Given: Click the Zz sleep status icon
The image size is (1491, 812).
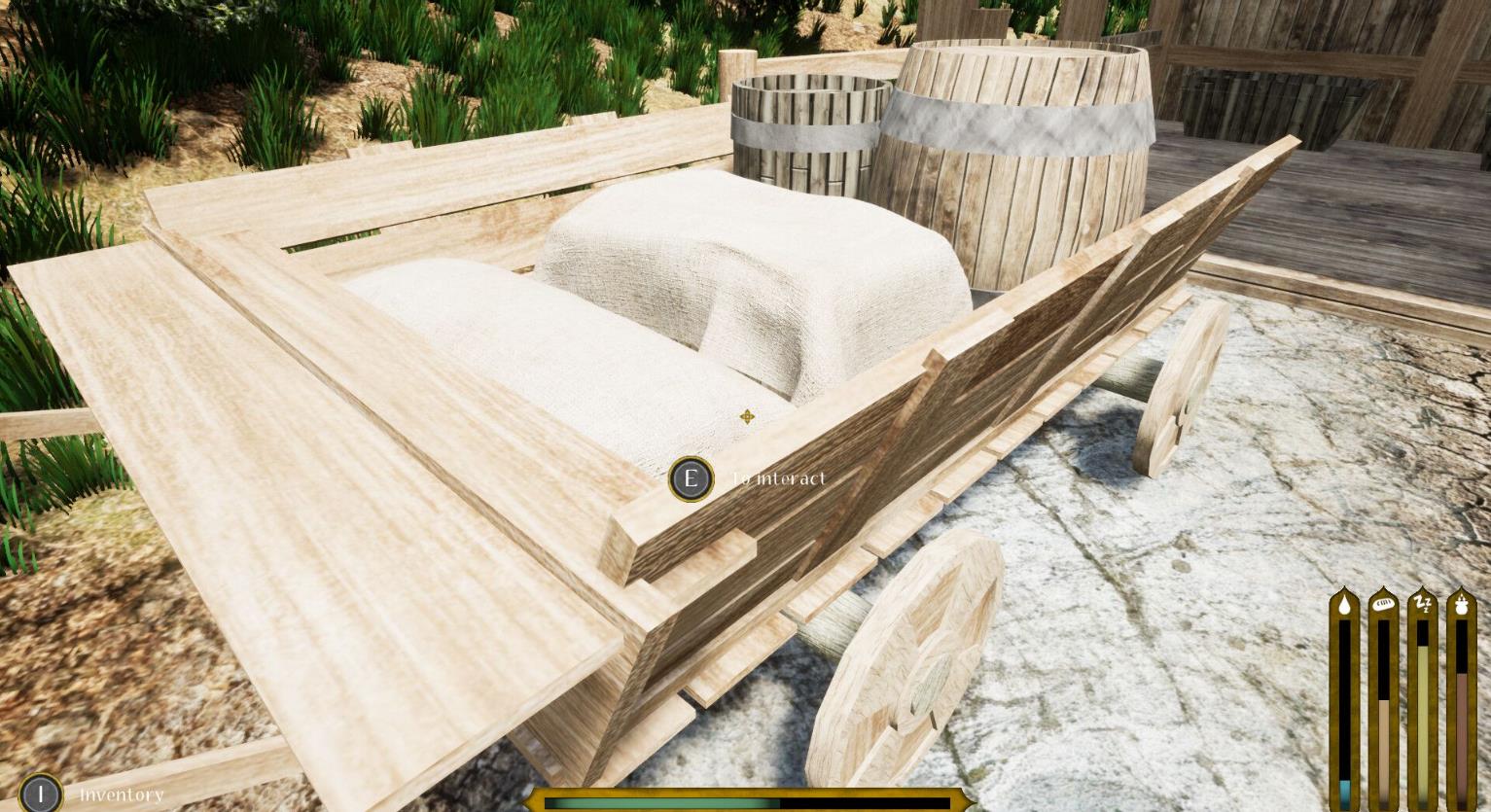Looking at the screenshot, I should 1423,605.
